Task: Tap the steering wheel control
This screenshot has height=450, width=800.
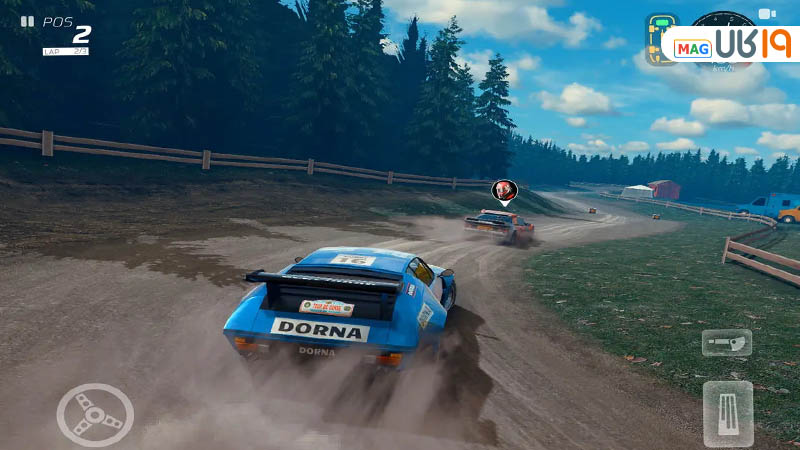Action: point(95,414)
